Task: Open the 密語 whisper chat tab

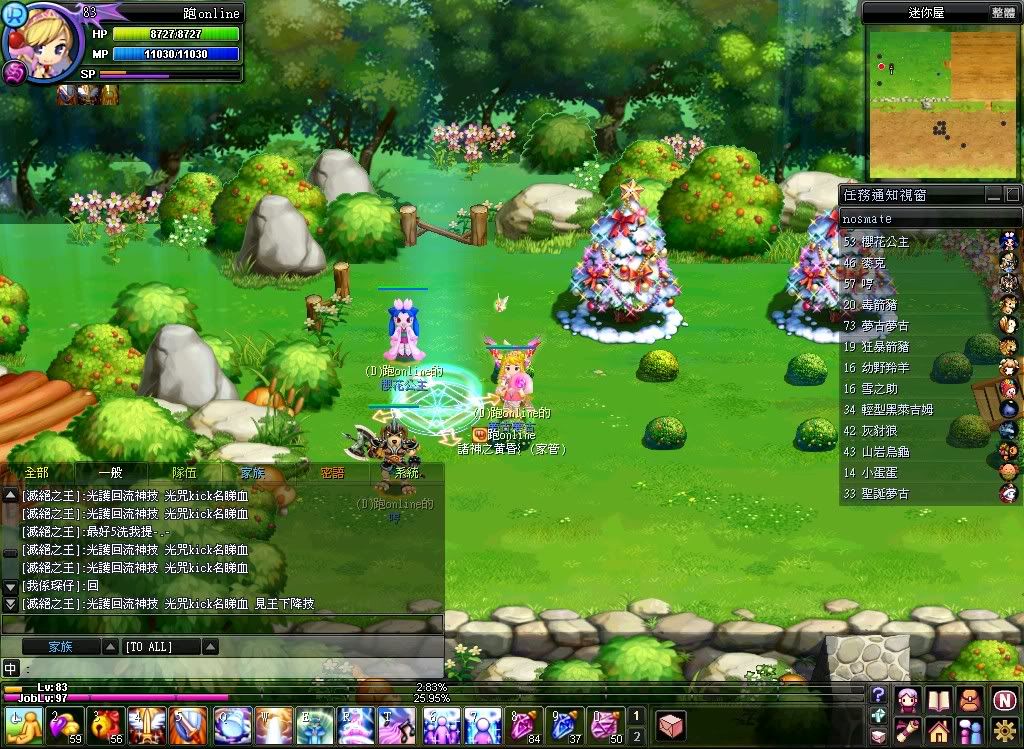Action: click(x=332, y=473)
